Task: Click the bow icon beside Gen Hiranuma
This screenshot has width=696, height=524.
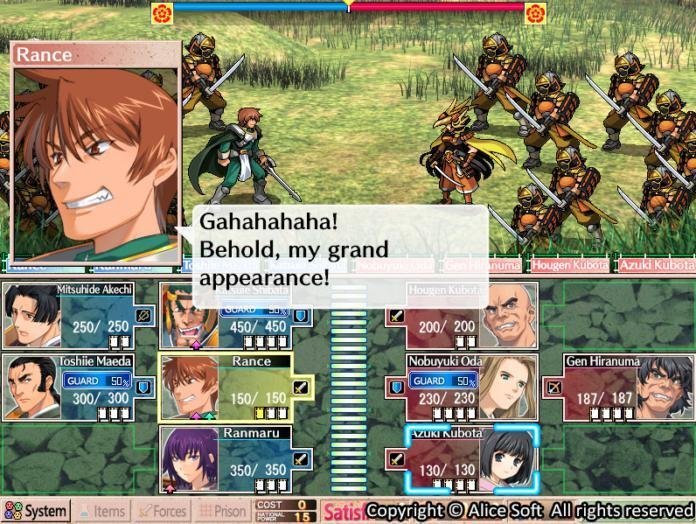Action: coord(552,386)
